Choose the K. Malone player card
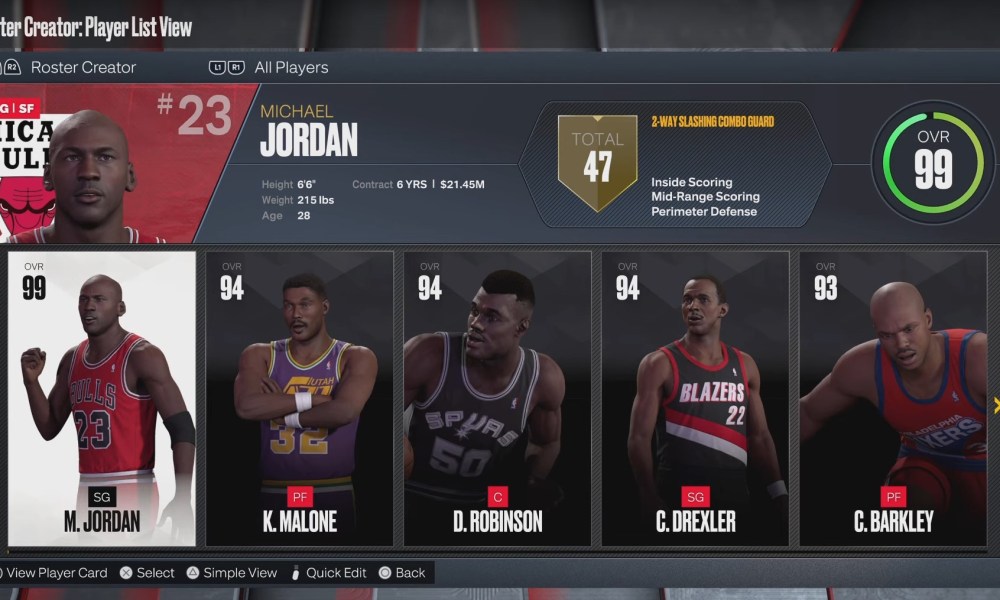 pyautogui.click(x=299, y=398)
